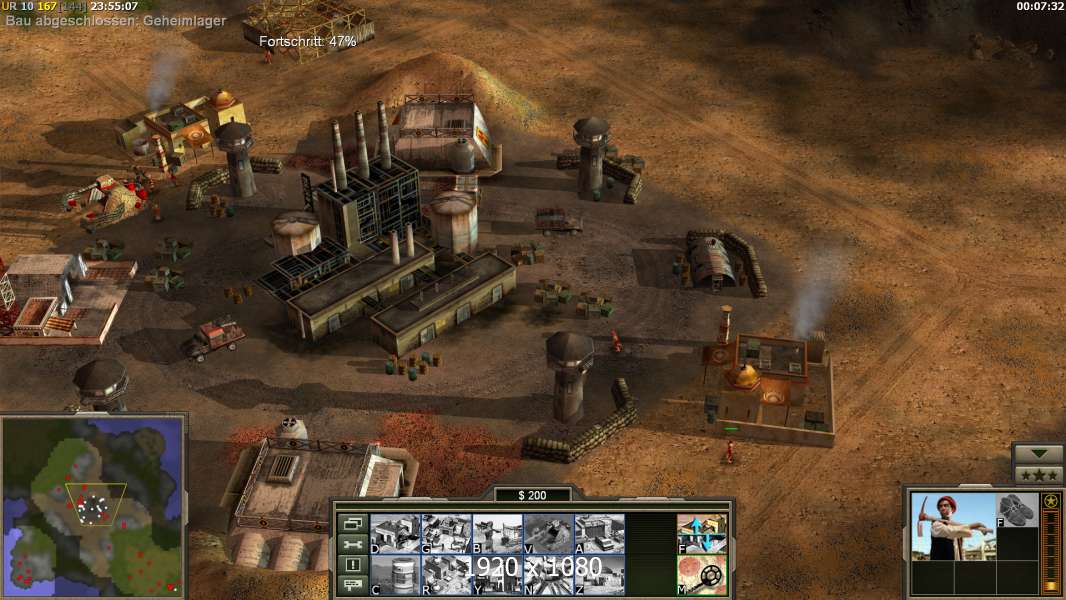The image size is (1066, 600).
Task: Collapse the panel with the down arrow
Action: click(1038, 454)
